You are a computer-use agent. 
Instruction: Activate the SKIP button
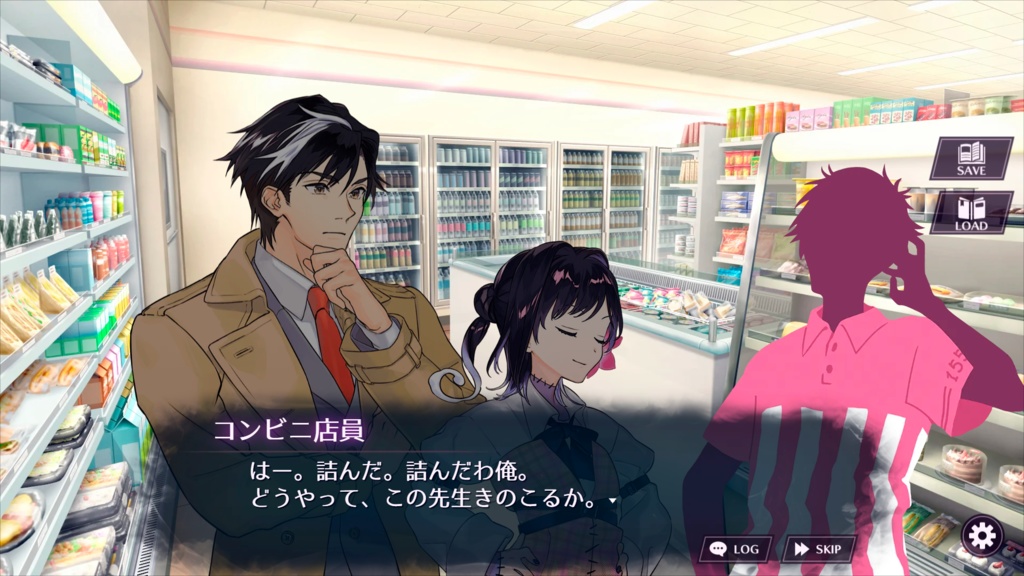(x=819, y=549)
